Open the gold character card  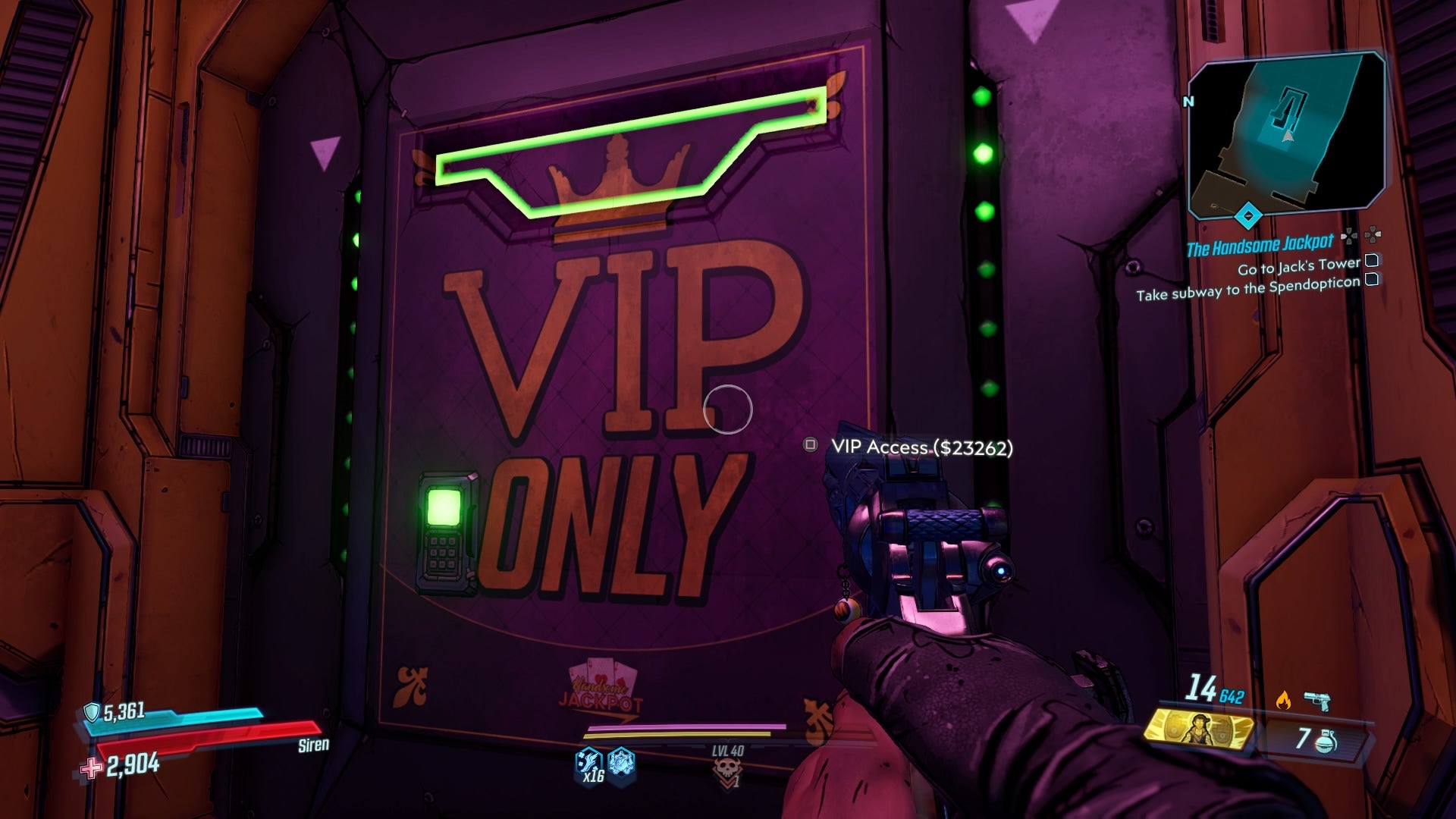pos(1199,730)
